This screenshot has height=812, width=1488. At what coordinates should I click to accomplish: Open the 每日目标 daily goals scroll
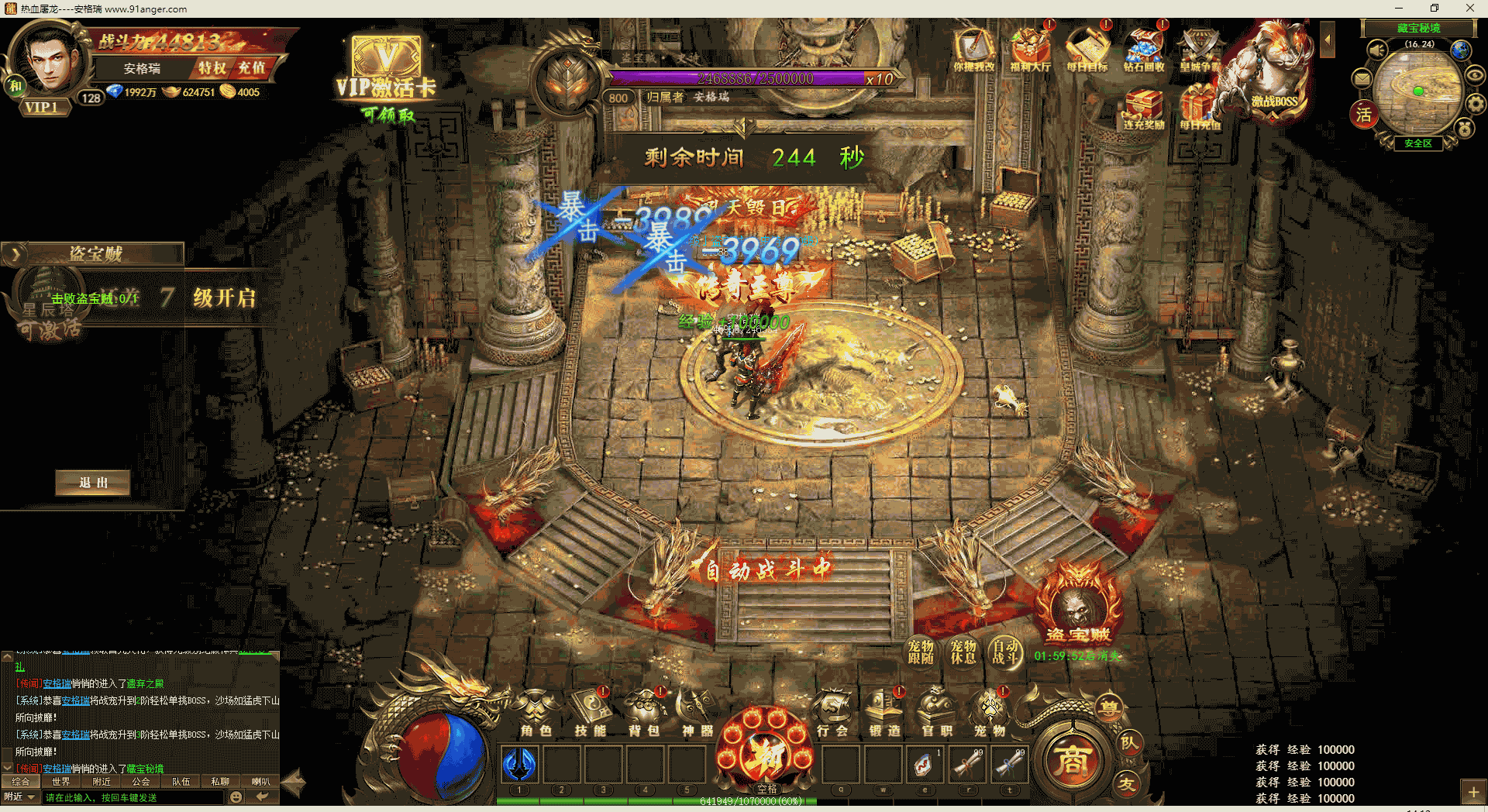pos(1087,50)
